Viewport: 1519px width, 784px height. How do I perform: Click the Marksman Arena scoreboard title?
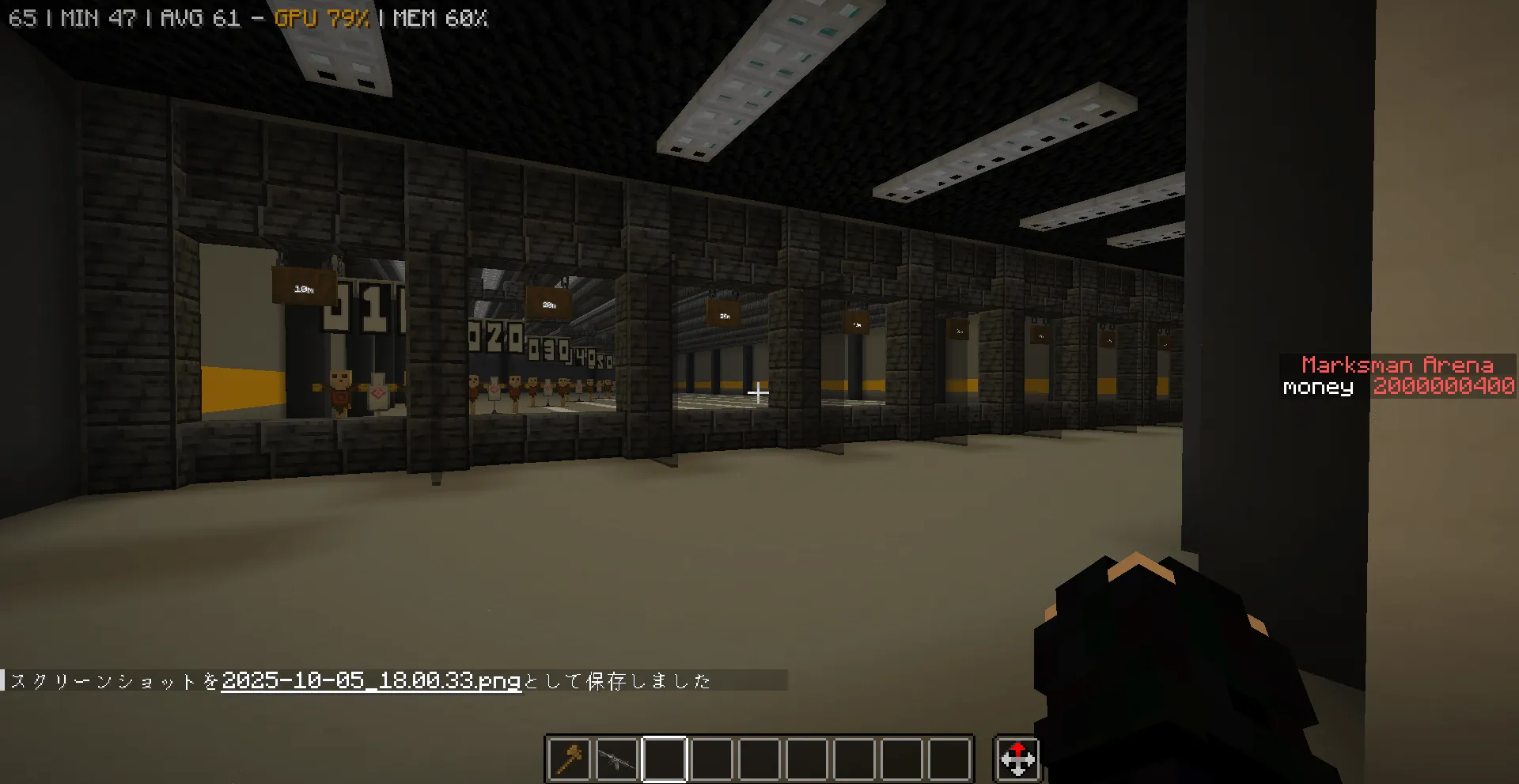coord(1397,365)
